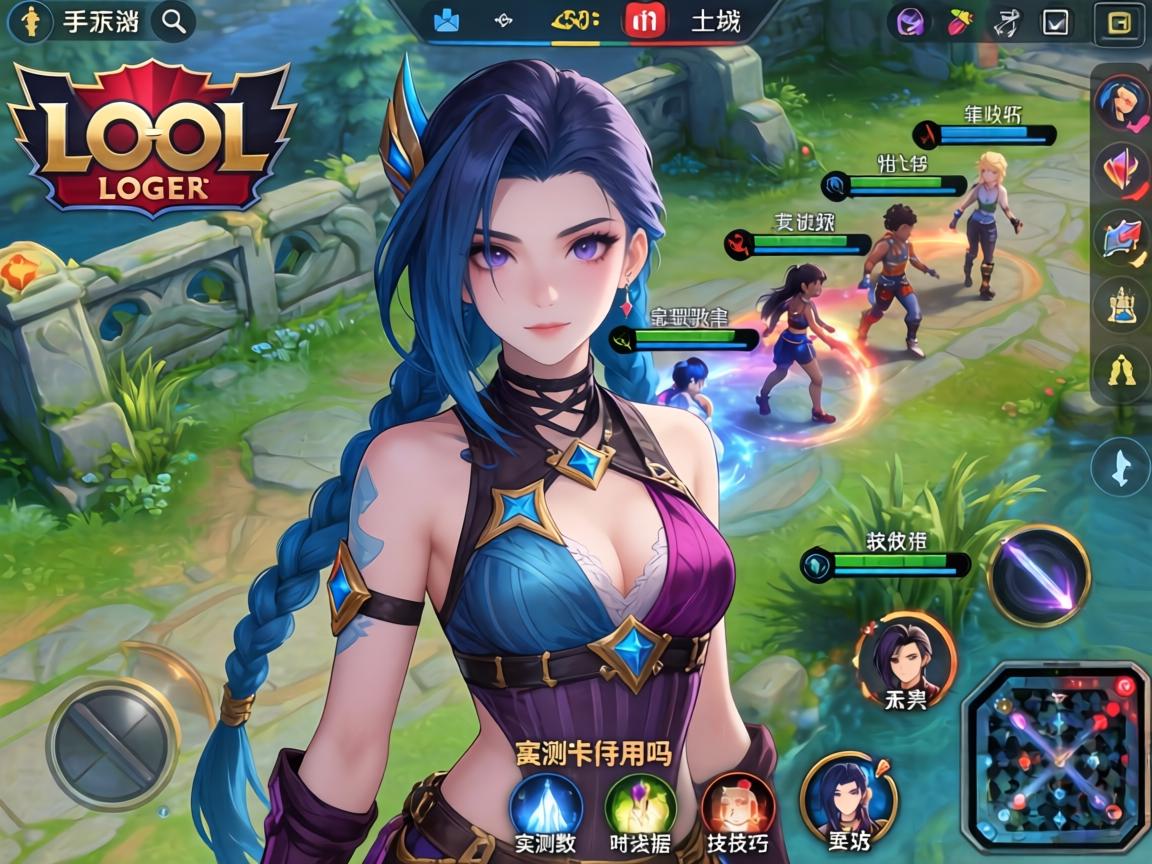Image resolution: width=1152 pixels, height=864 pixels.
Task: Tap the grey crossed-out joystick button
Action: pyautogui.click(x=113, y=743)
